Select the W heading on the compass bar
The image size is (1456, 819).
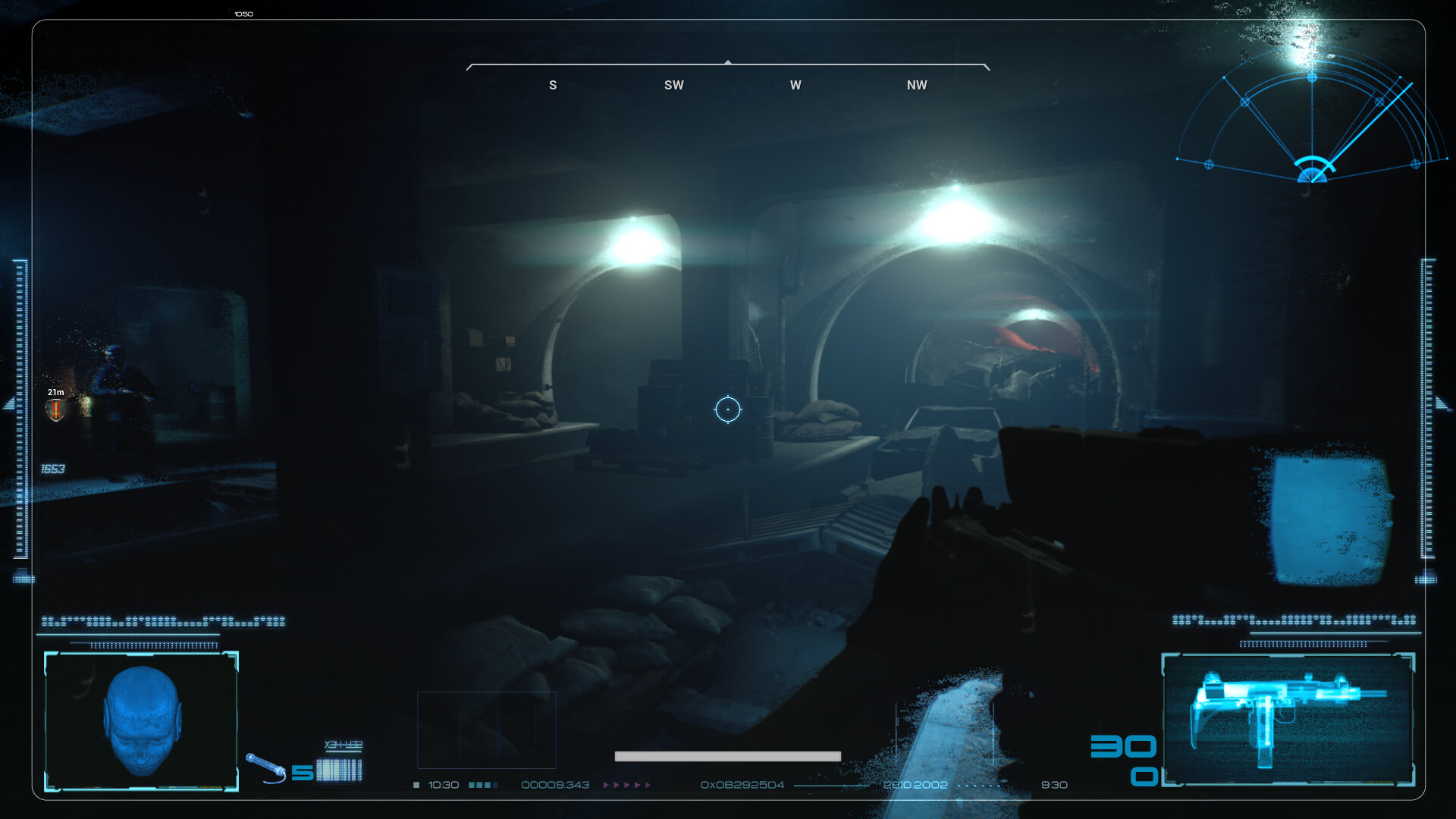pos(795,85)
